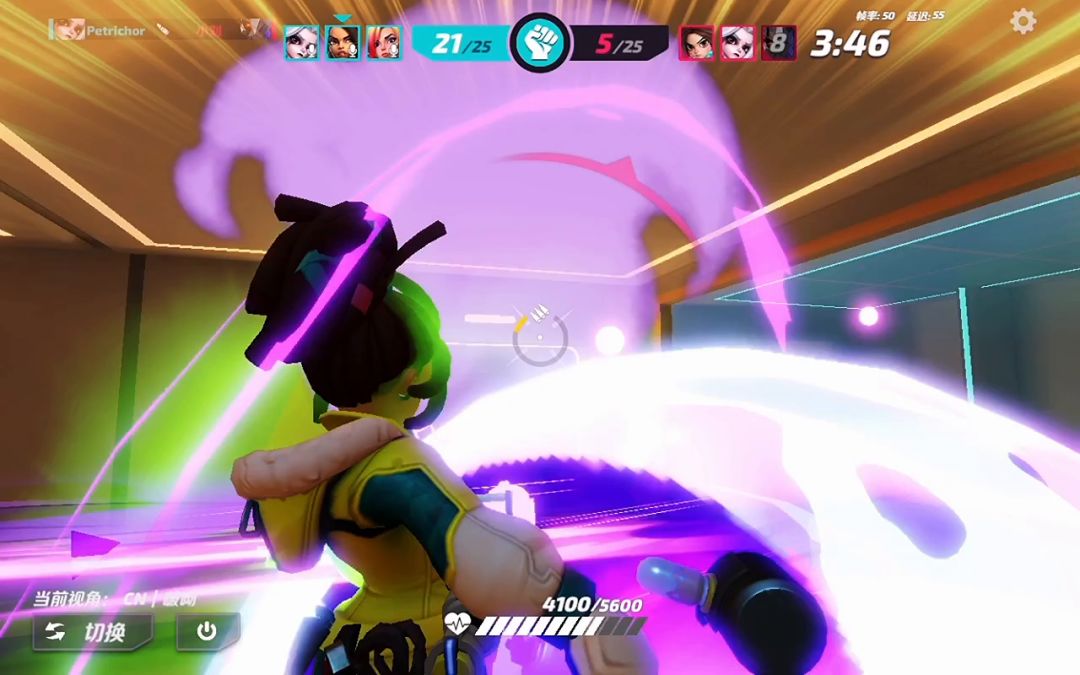Choose the red team pale-haired hero portrait
The width and height of the screenshot is (1080, 675).
[738, 43]
